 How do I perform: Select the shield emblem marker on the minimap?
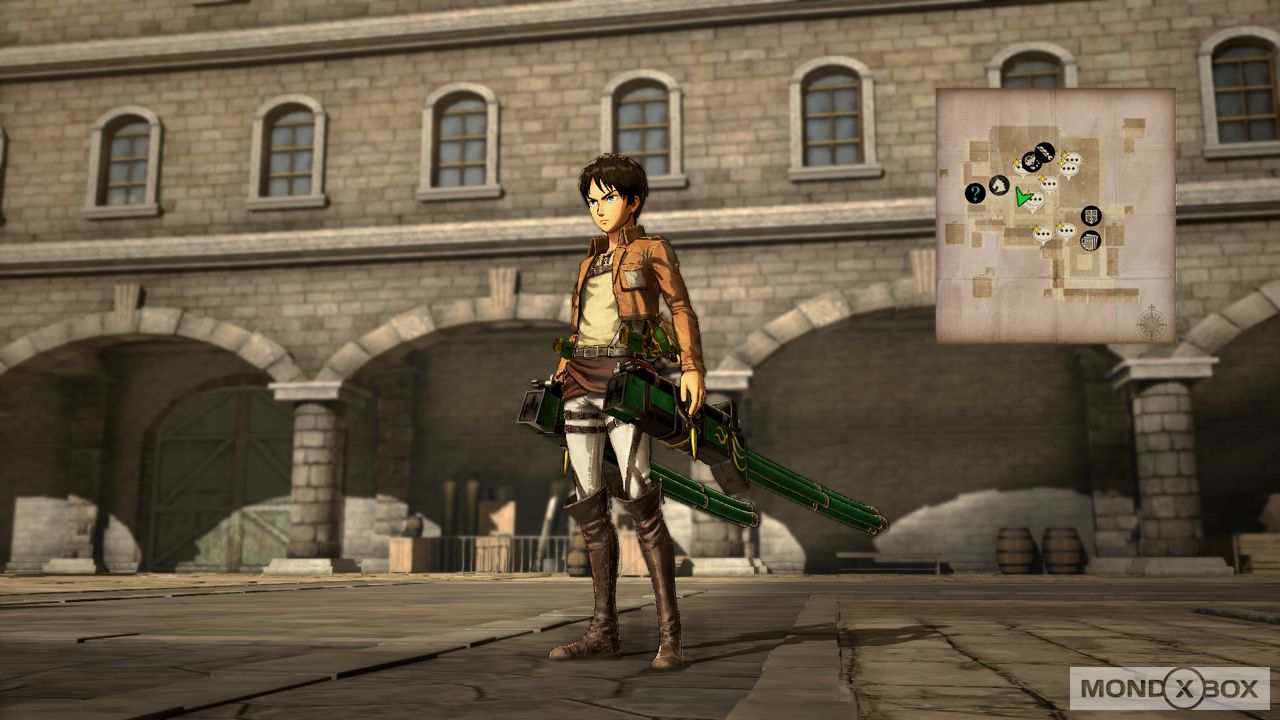(x=1091, y=215)
